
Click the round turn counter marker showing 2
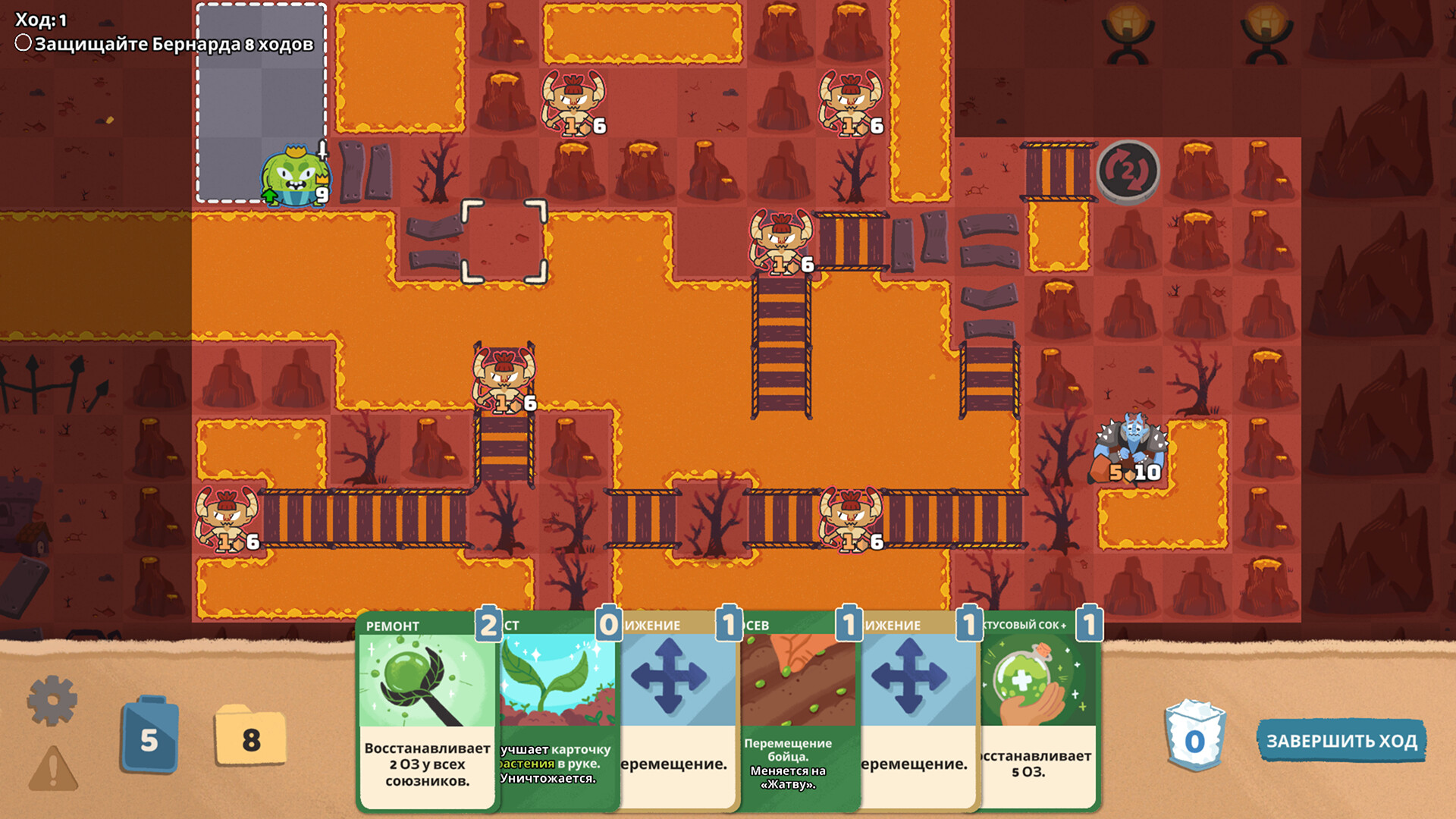click(x=1127, y=171)
